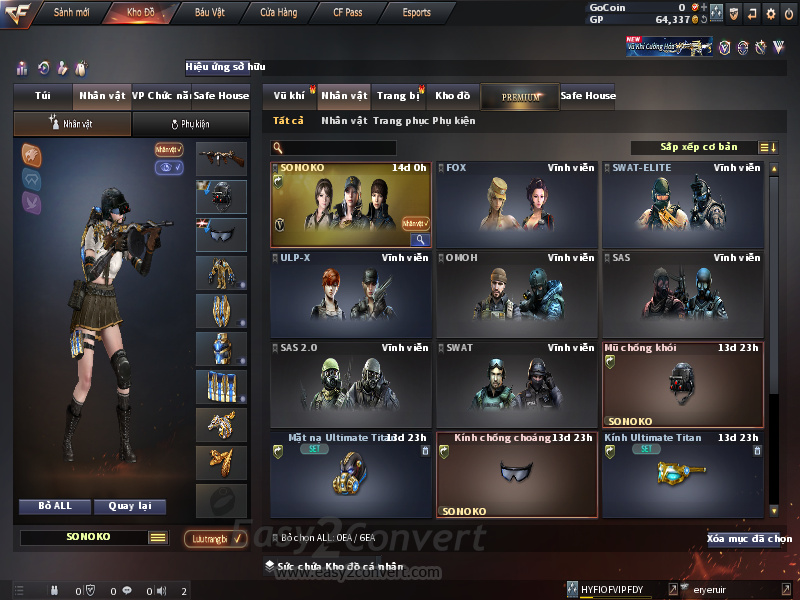Select the ULP-X character card
This screenshot has height=600, width=800.
pos(351,295)
